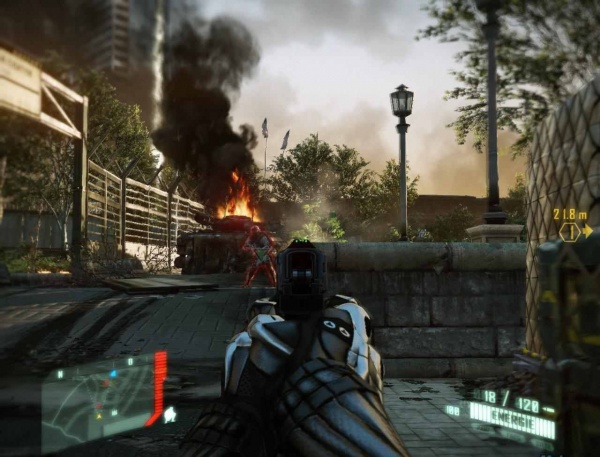Click the crouching stance indicator icon
This screenshot has width=600, height=457.
(170, 413)
